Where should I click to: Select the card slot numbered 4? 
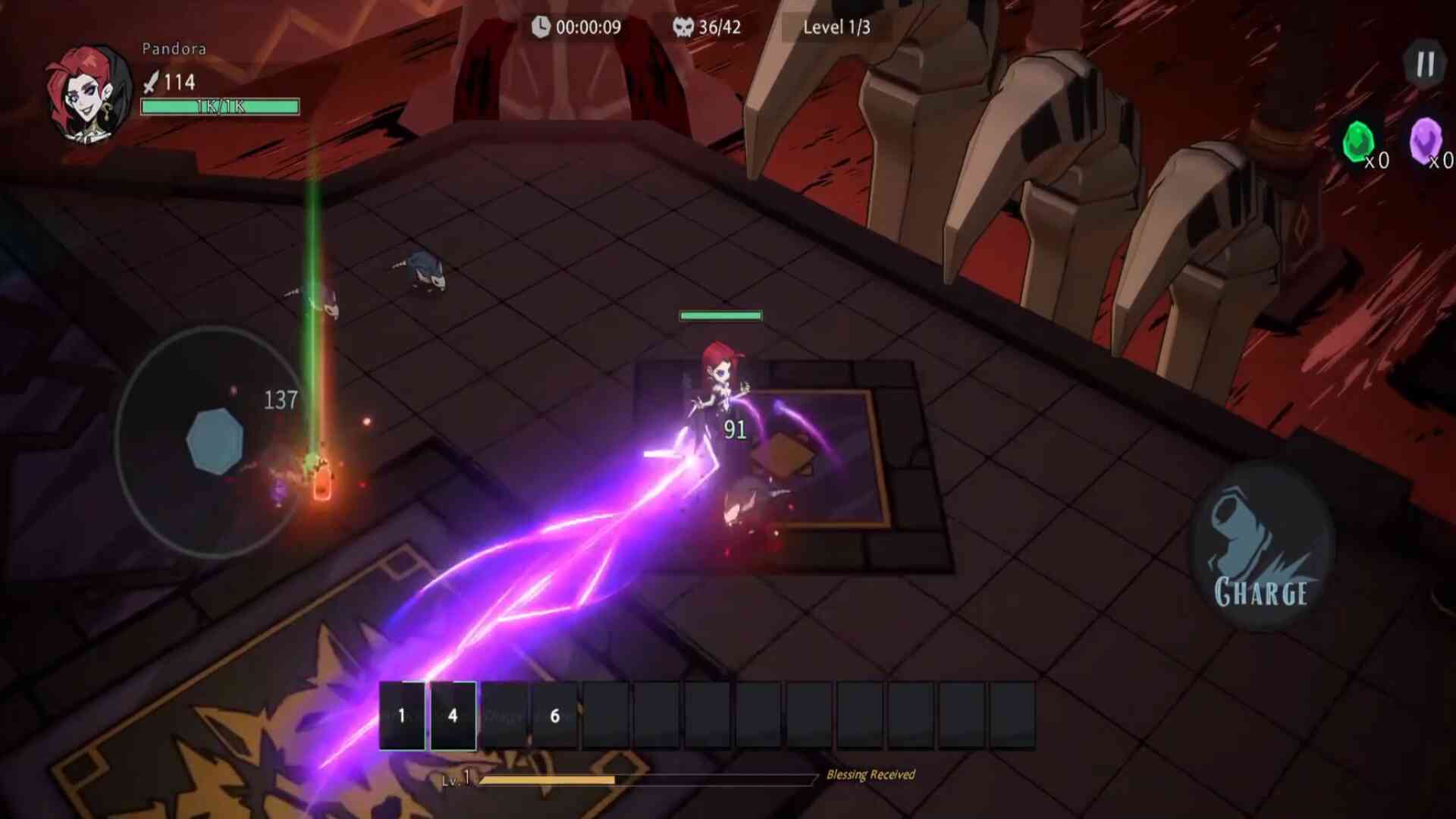click(453, 715)
